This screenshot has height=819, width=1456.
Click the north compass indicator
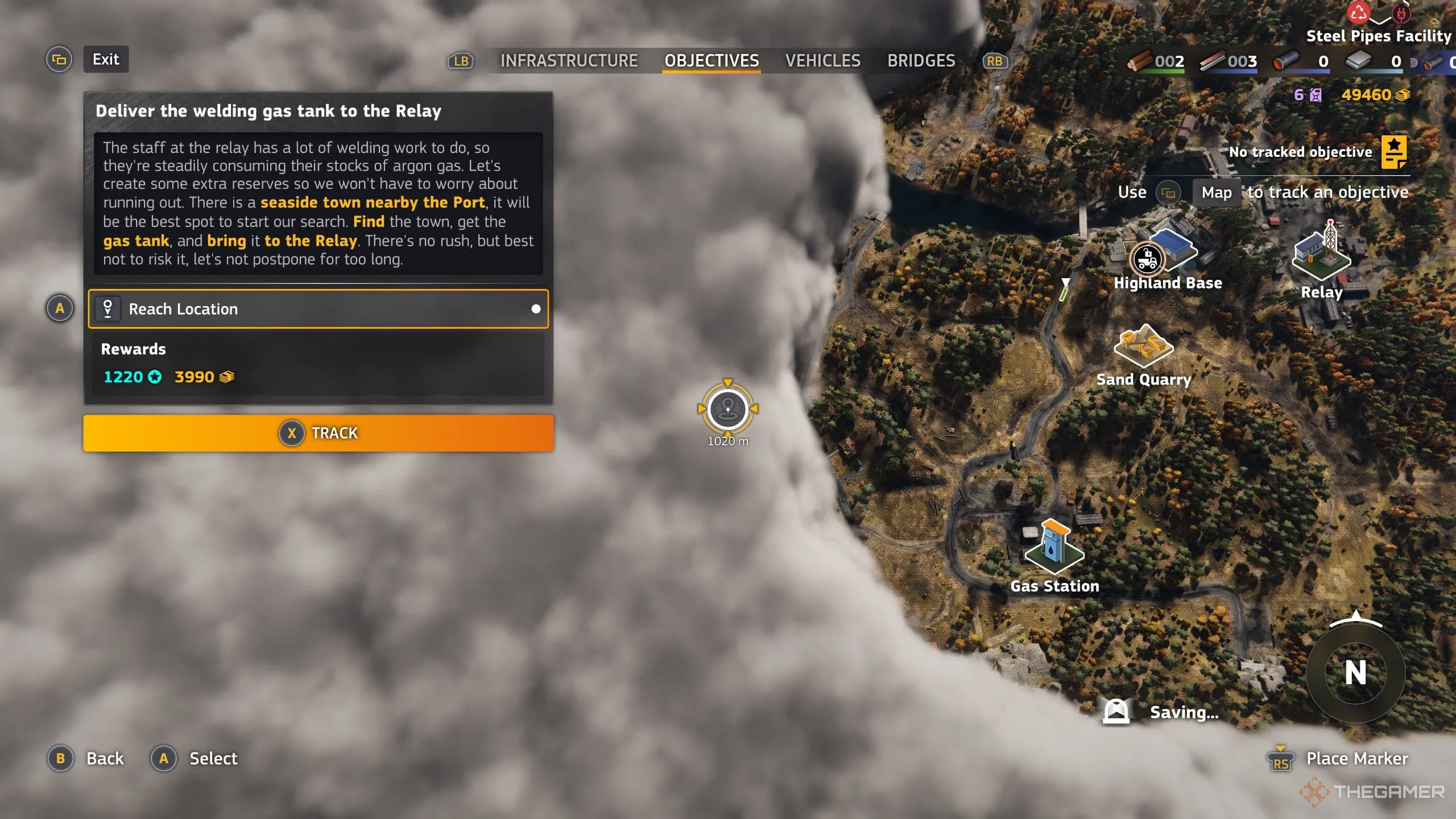click(1355, 673)
